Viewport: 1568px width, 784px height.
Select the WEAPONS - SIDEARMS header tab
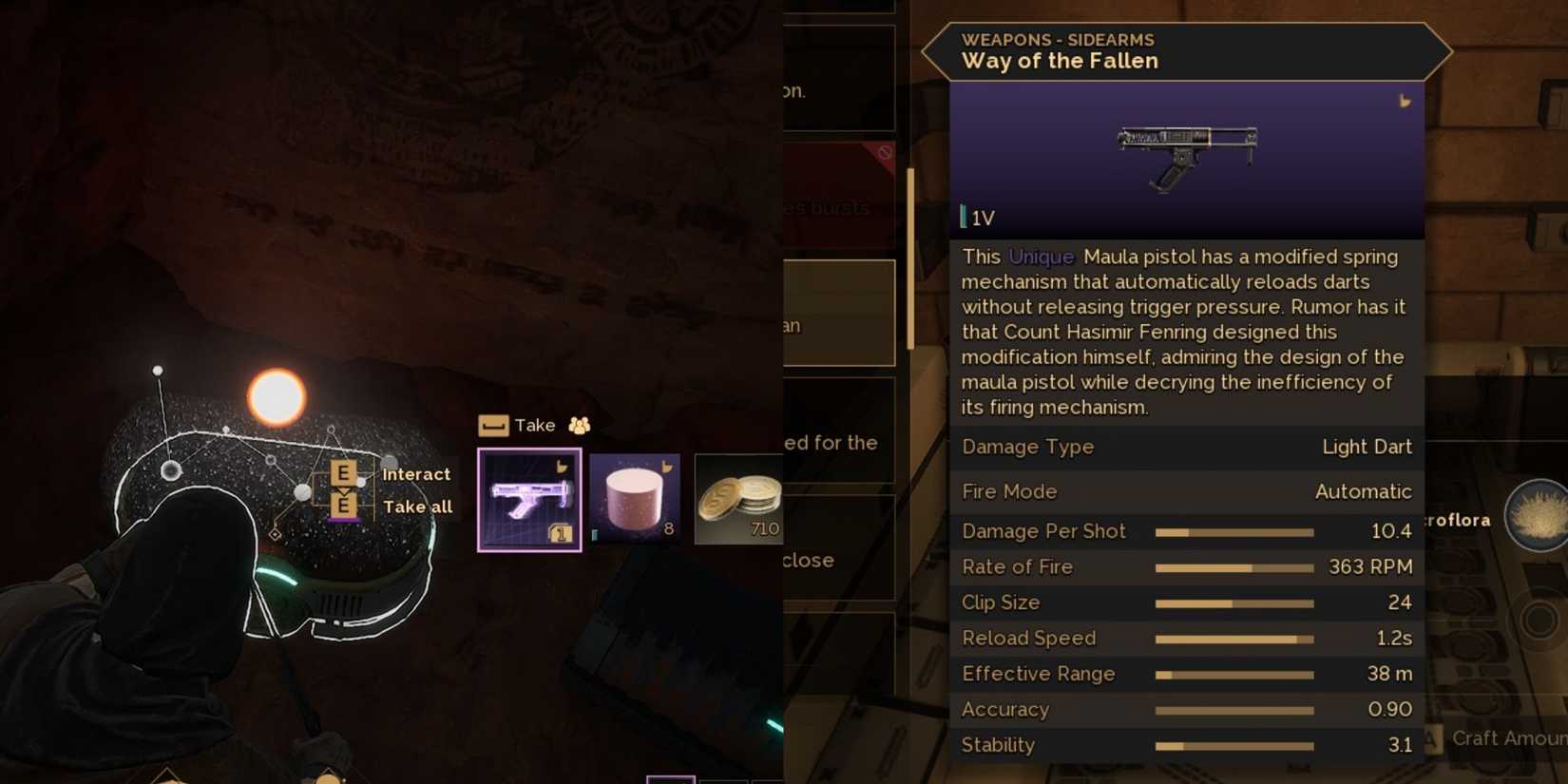pos(1058,39)
